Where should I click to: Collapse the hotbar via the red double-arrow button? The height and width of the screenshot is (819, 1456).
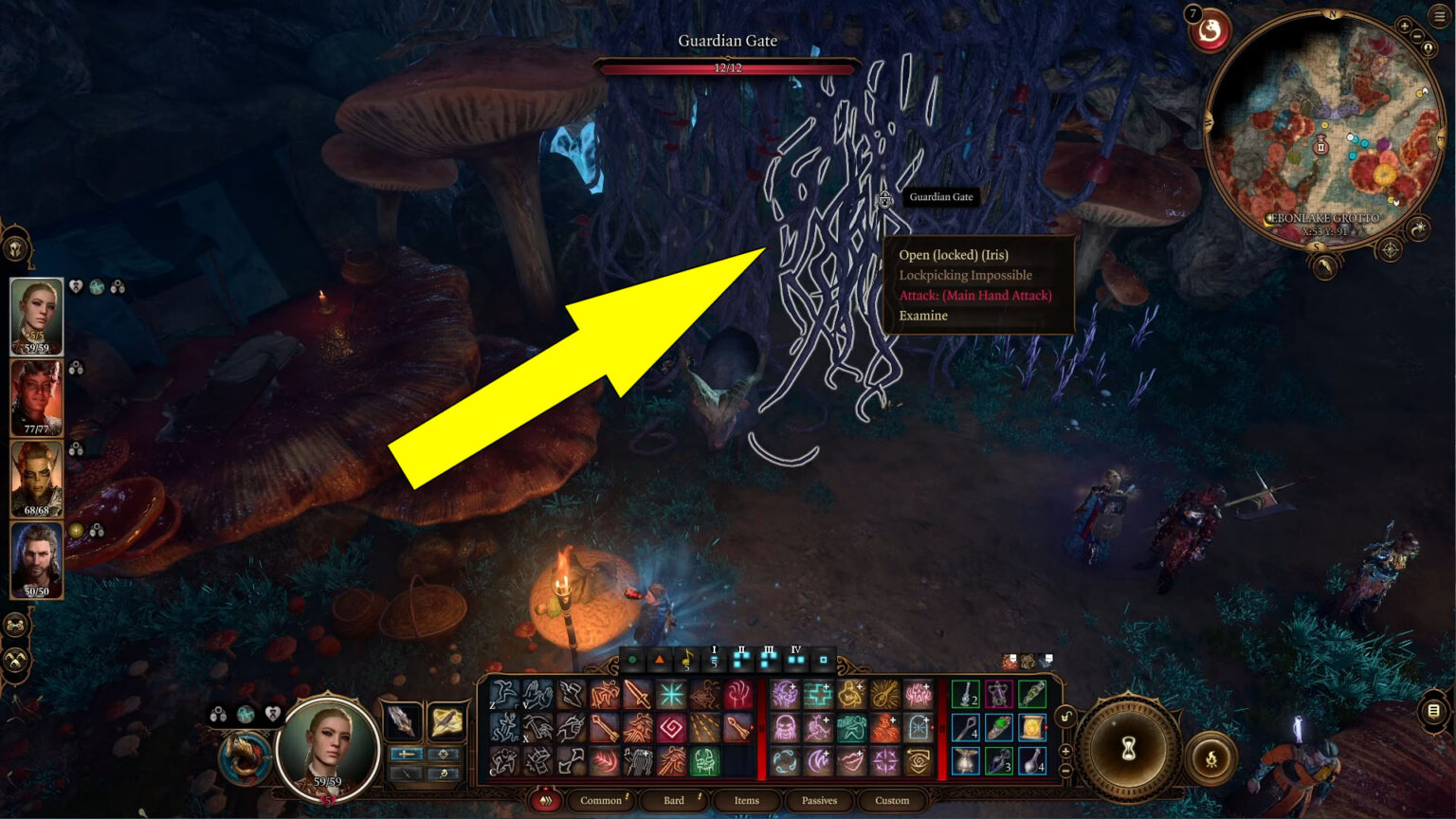546,800
